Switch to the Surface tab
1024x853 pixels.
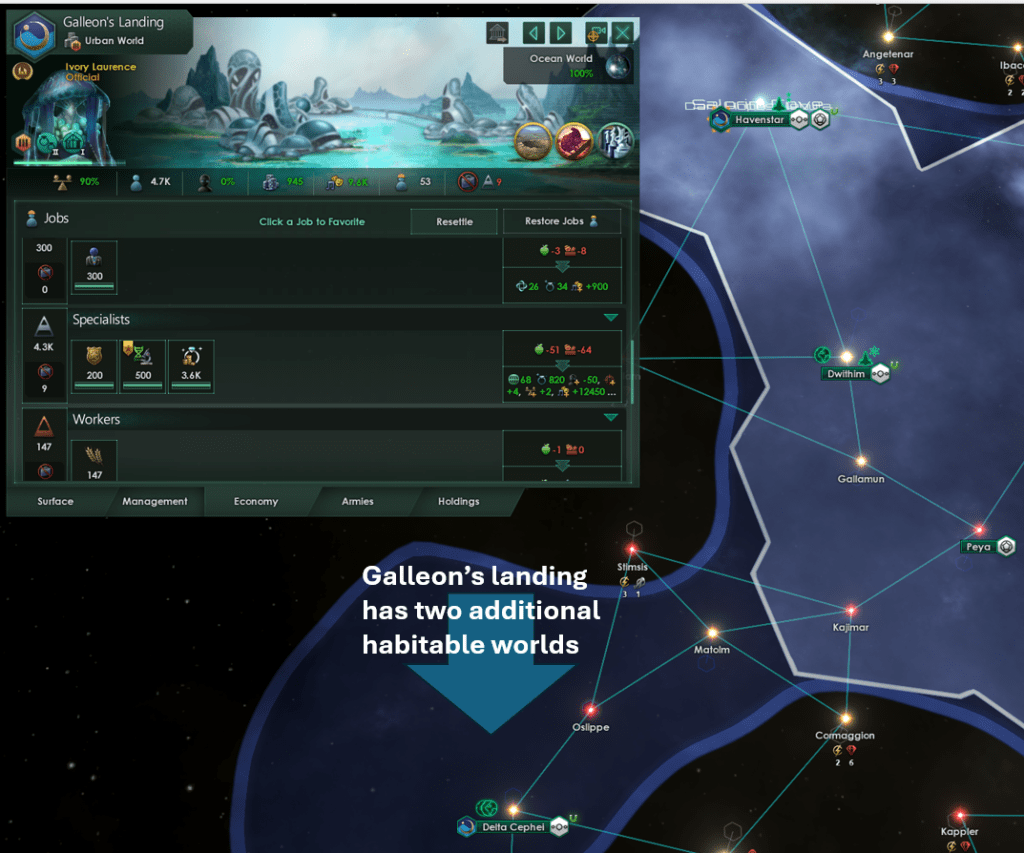[x=56, y=501]
